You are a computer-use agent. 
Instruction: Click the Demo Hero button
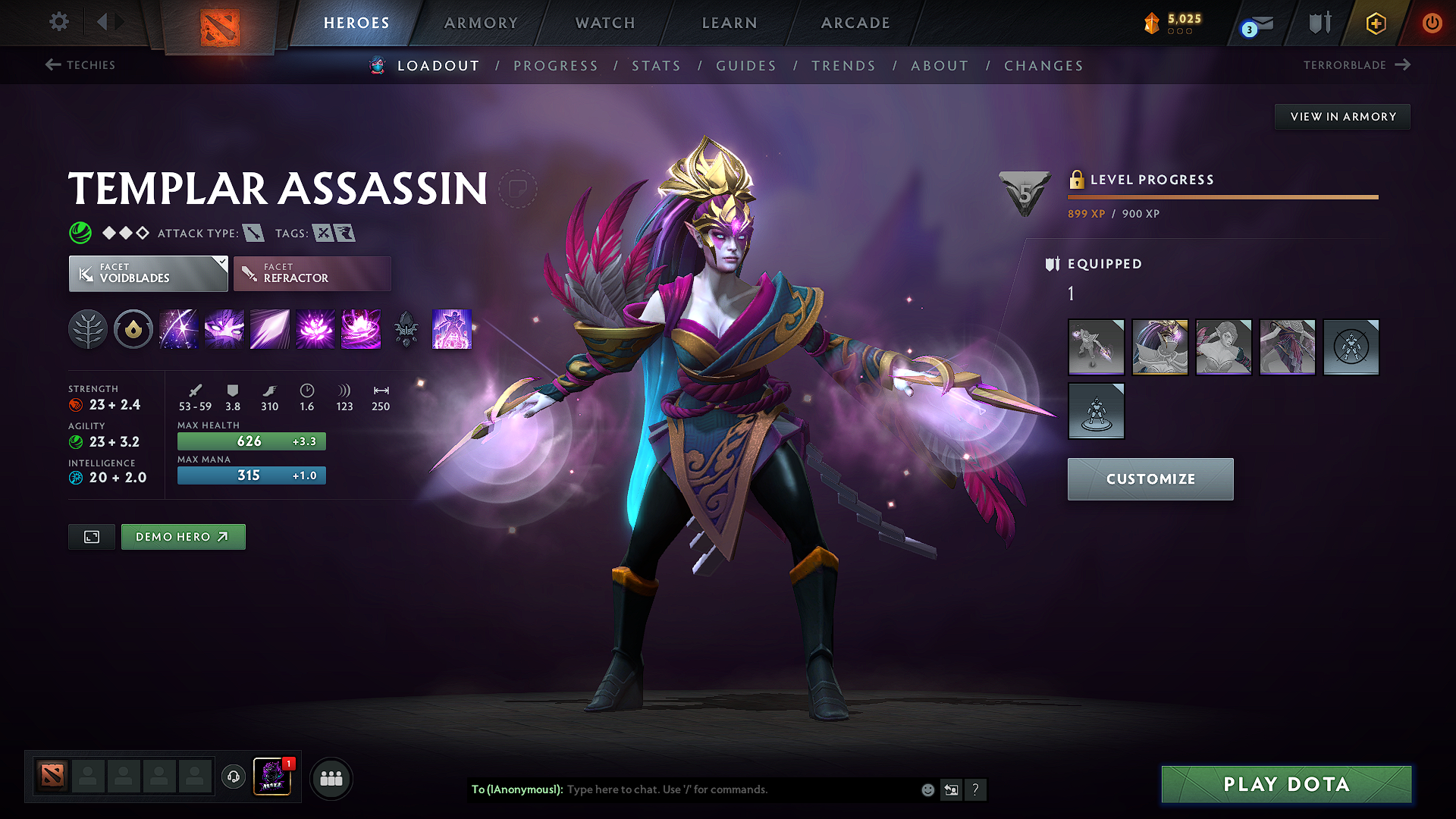[x=183, y=536]
